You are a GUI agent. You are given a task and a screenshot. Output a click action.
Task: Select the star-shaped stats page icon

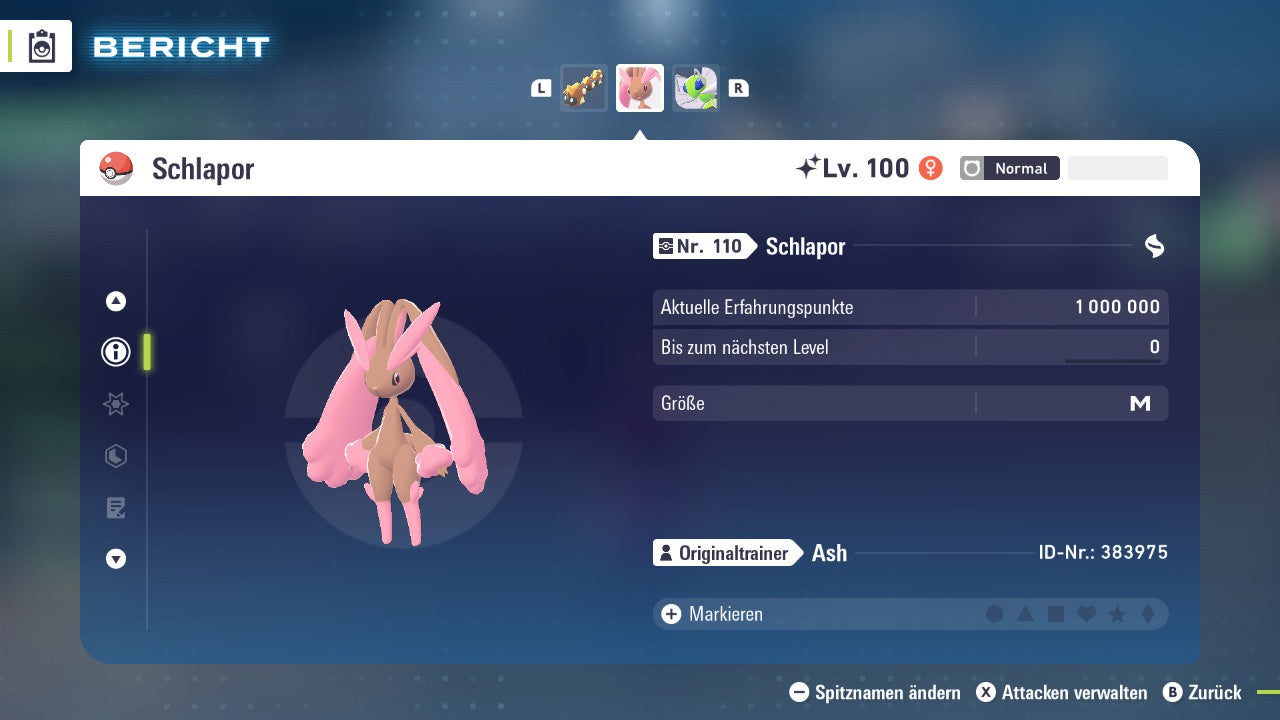pos(115,404)
